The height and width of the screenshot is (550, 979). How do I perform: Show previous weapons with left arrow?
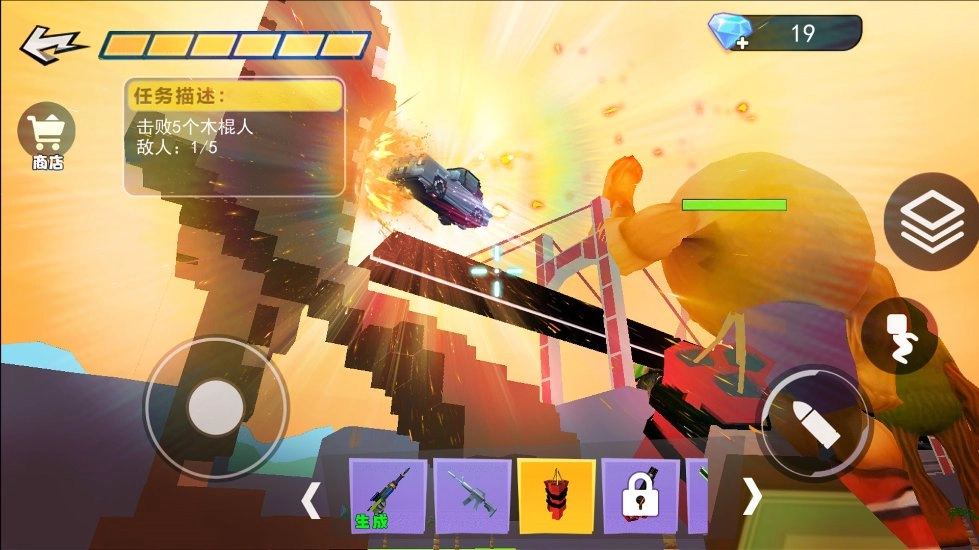click(311, 499)
